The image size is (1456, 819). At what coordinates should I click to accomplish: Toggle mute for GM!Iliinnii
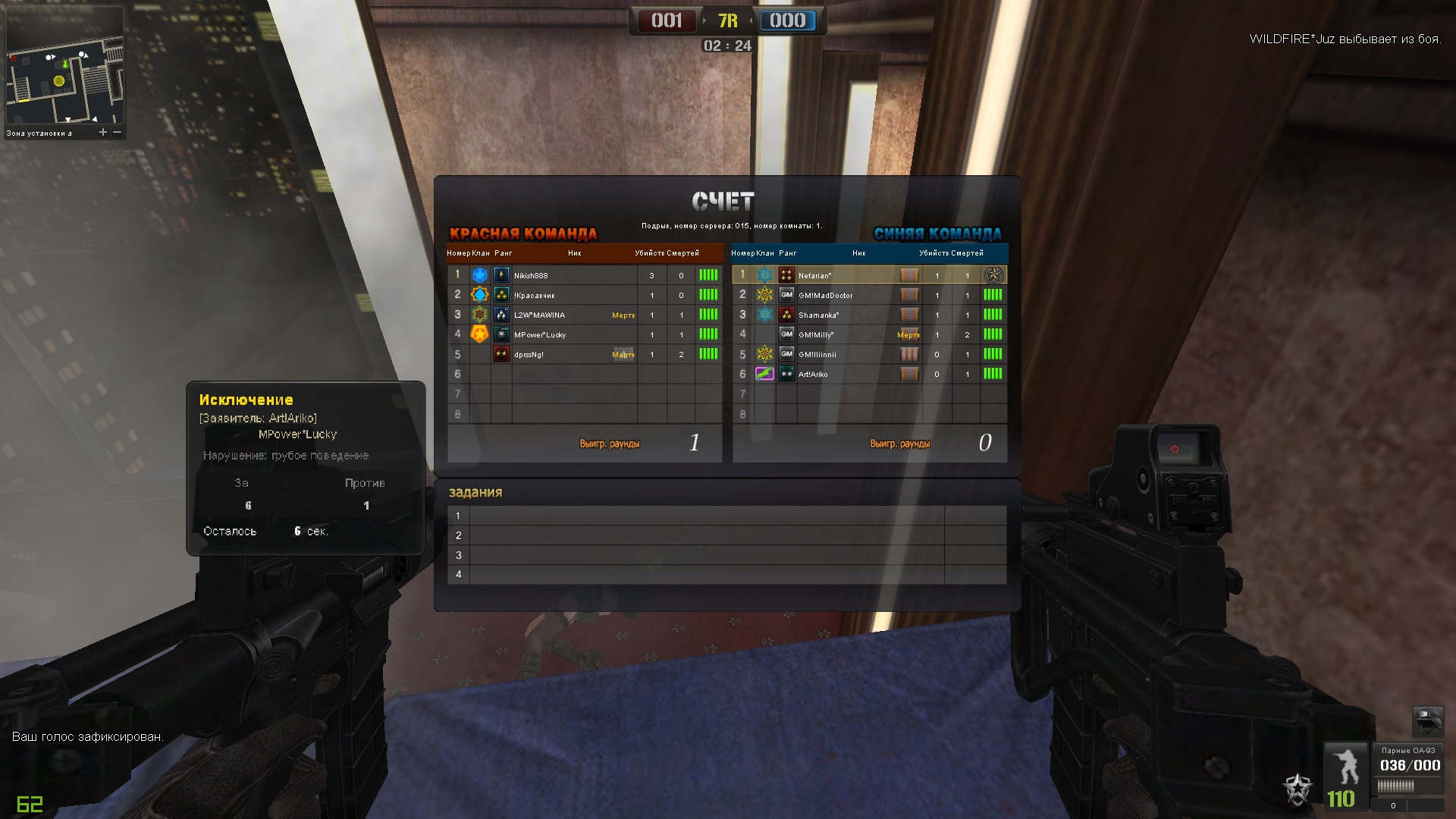pyautogui.click(x=909, y=354)
